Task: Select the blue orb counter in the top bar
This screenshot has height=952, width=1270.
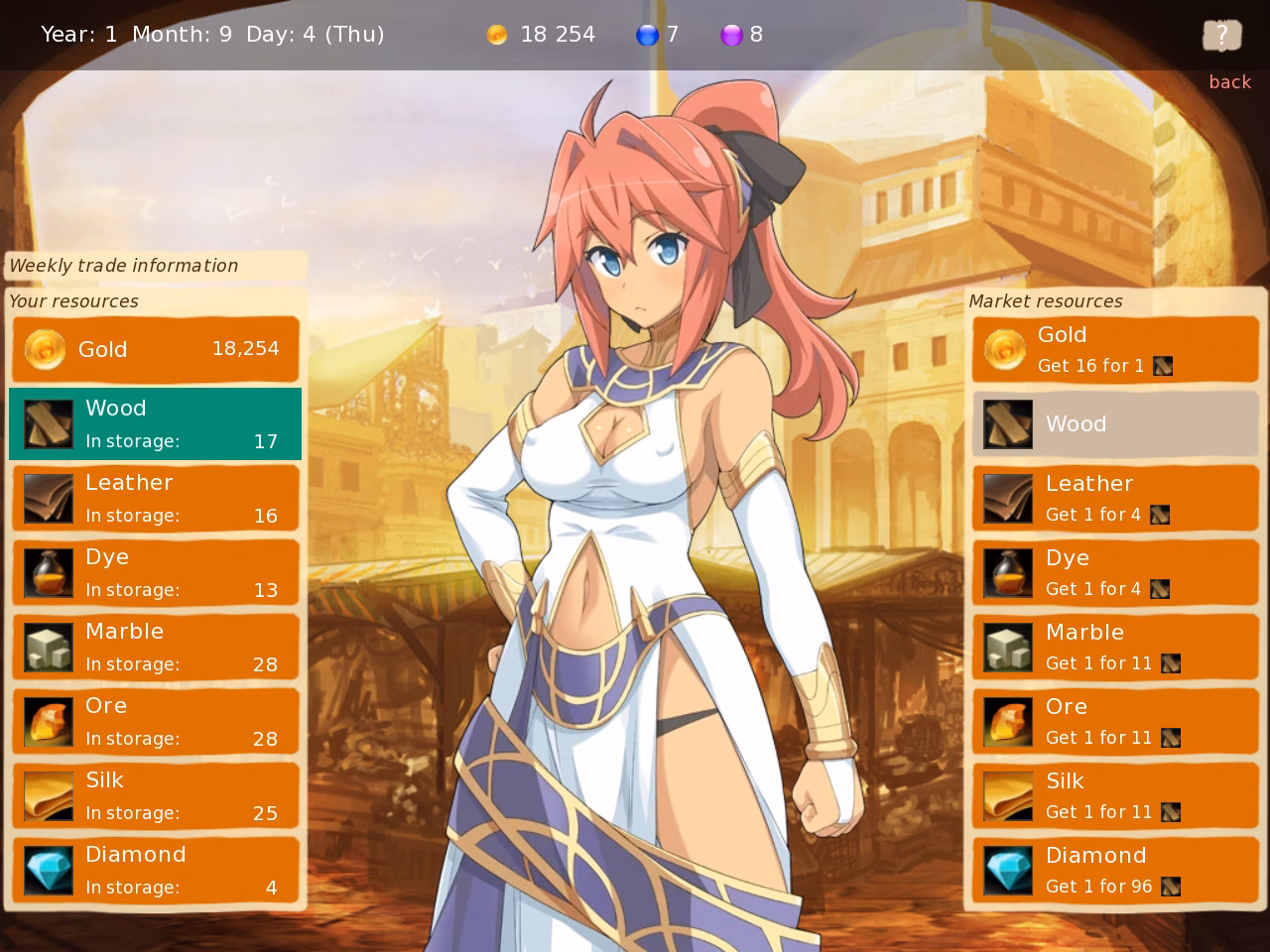Action: click(649, 34)
